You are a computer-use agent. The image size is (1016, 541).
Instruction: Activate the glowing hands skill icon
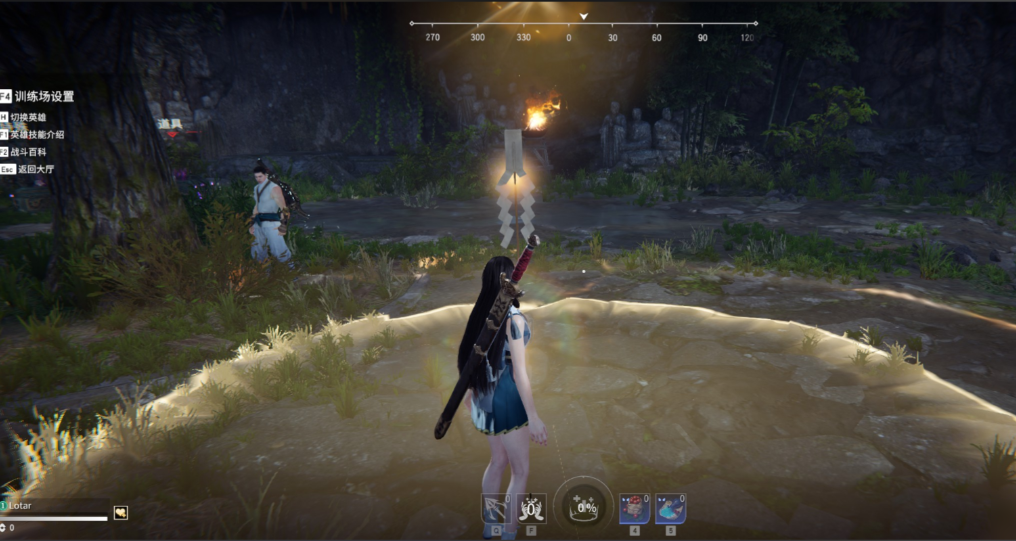pos(531,507)
